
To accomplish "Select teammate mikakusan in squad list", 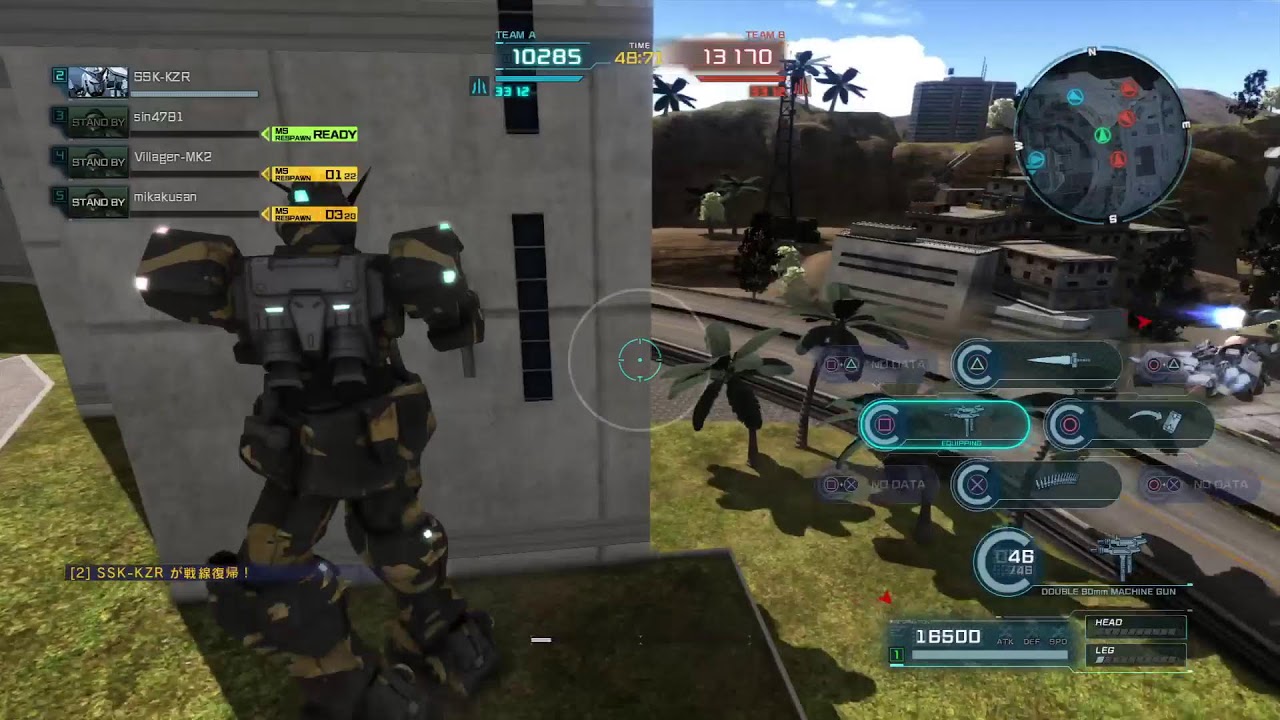I will tap(165, 197).
